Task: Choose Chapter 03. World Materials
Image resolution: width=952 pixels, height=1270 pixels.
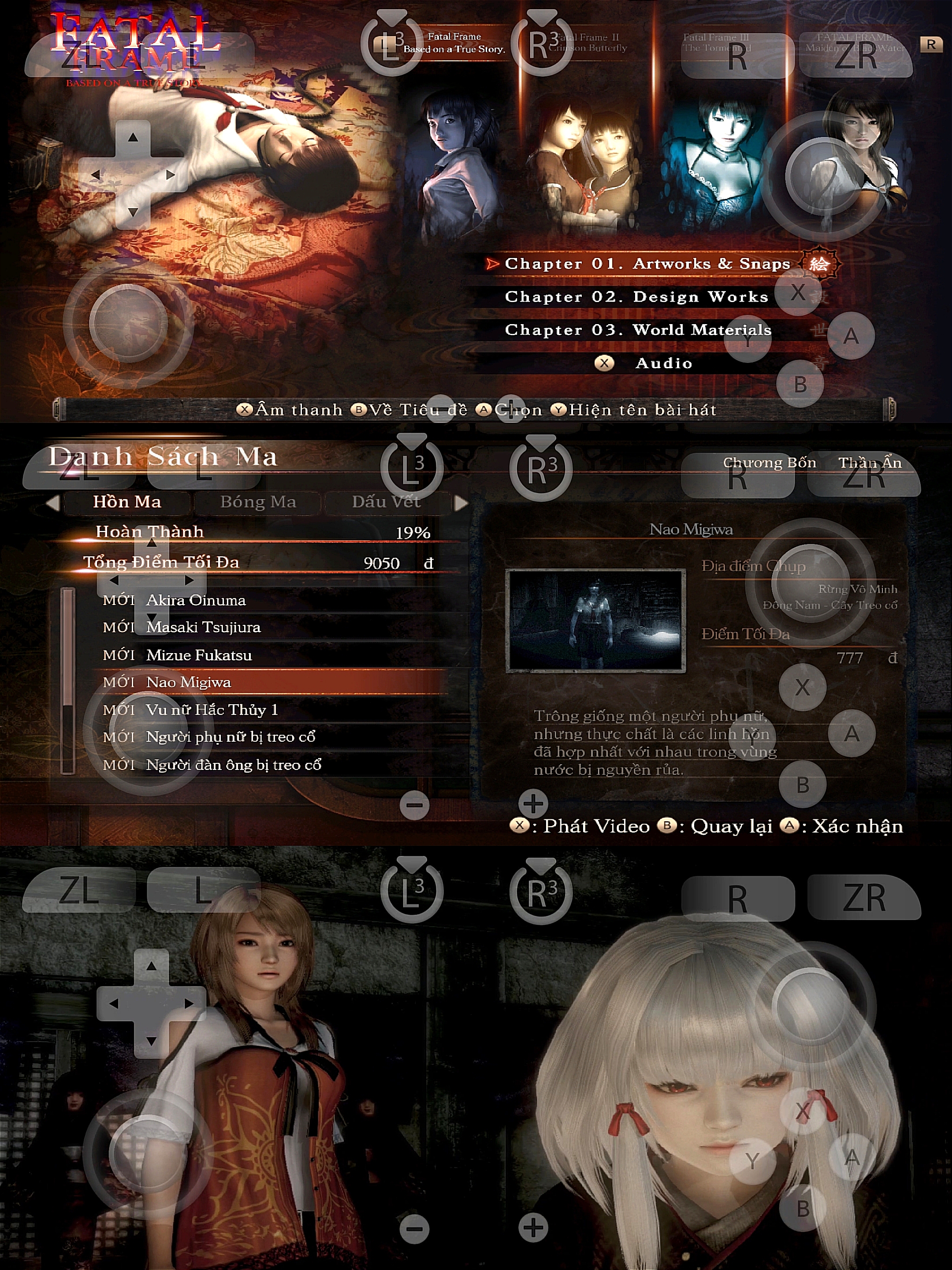Action: (638, 330)
